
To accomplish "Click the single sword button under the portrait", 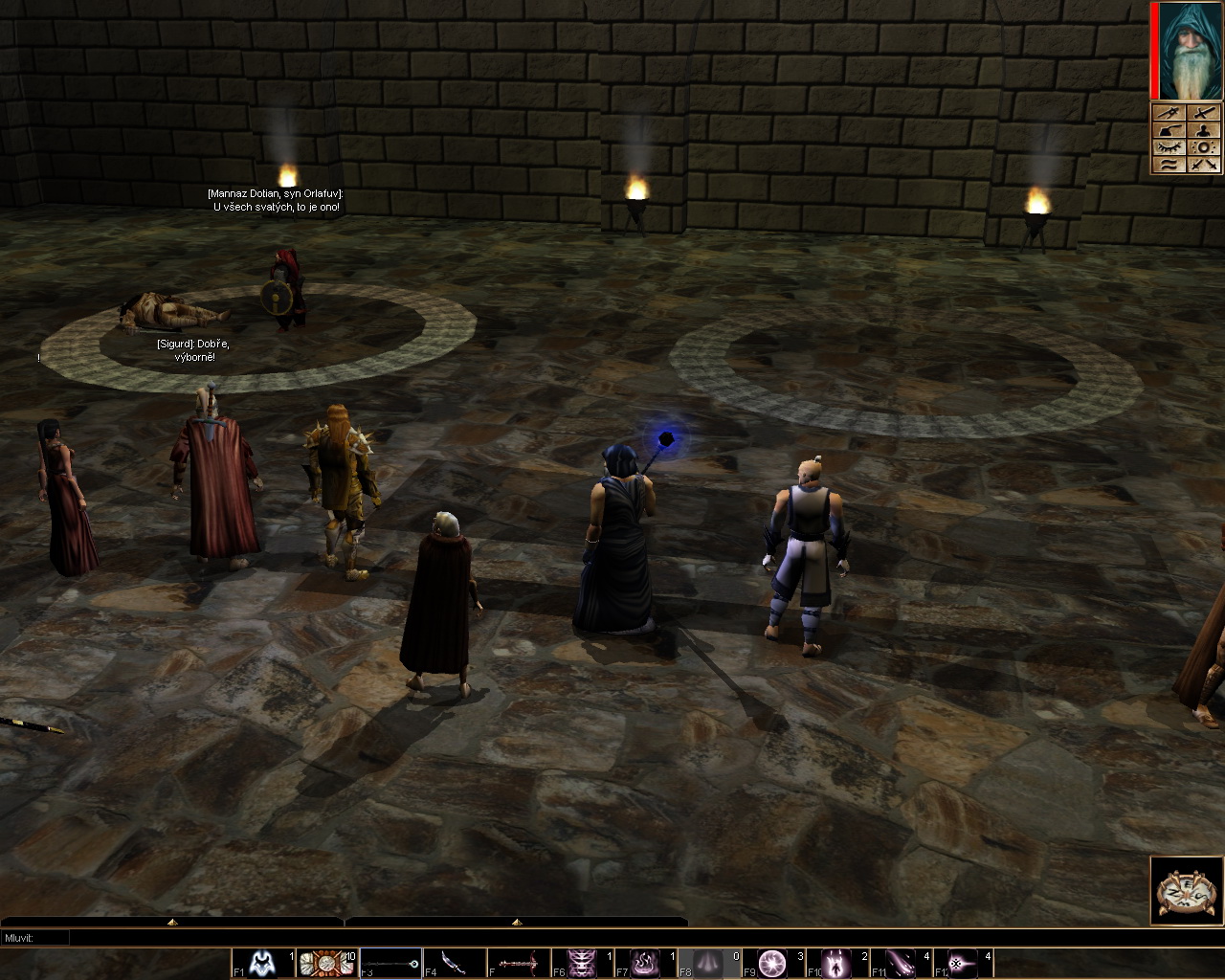I will tap(1204, 113).
